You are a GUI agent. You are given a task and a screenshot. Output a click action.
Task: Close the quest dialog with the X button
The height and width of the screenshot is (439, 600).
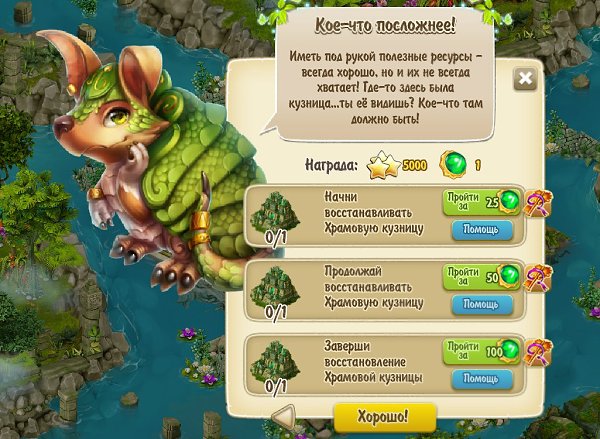click(x=523, y=80)
